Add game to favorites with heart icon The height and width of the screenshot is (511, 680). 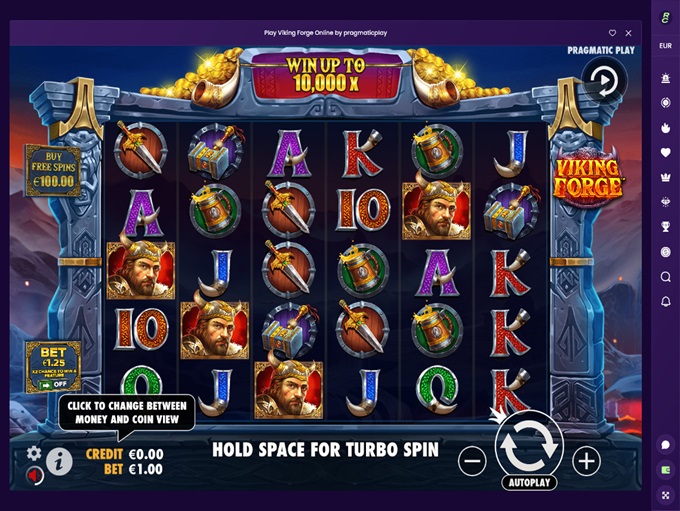tap(613, 32)
